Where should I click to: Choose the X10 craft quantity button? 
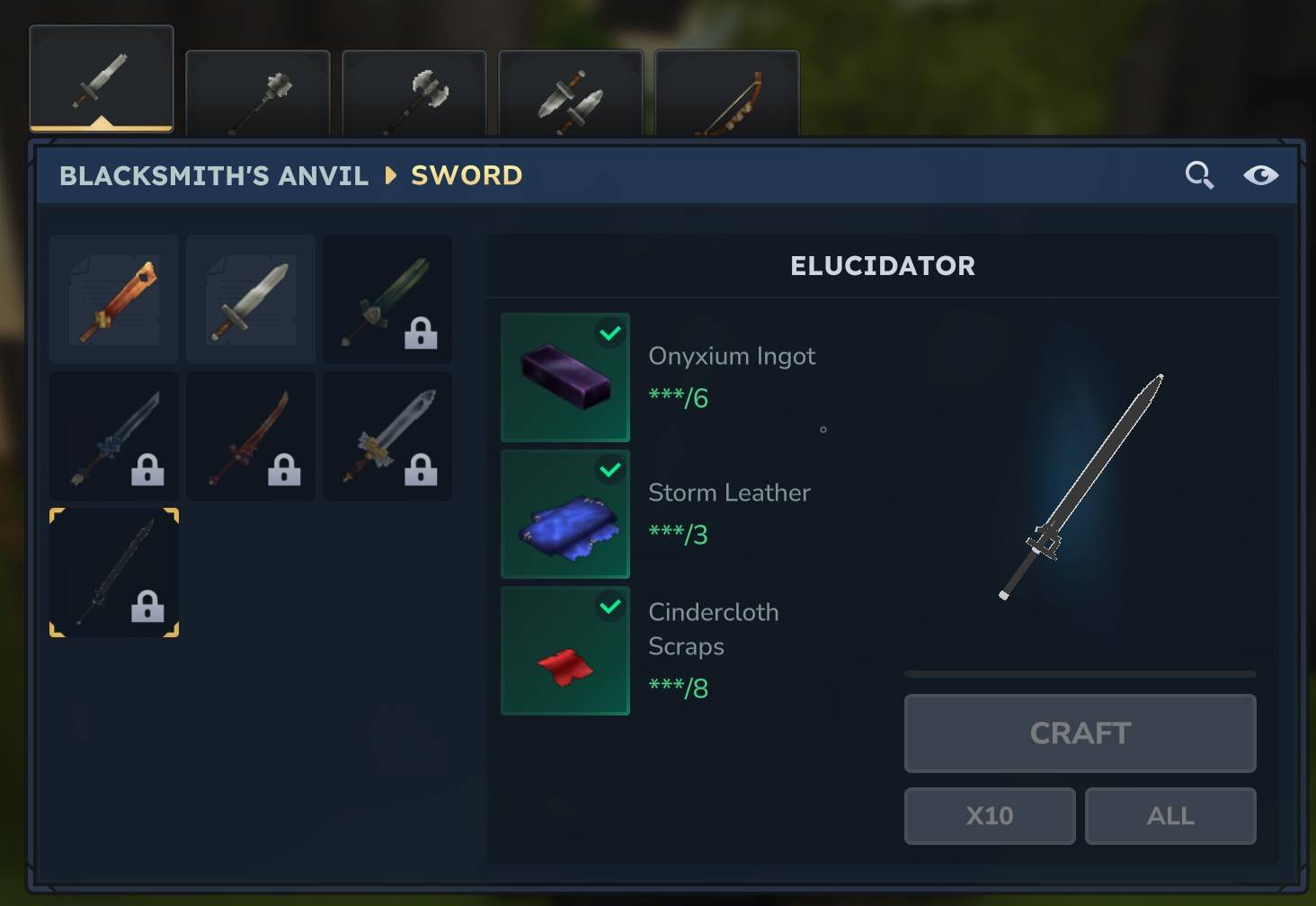pos(990,816)
